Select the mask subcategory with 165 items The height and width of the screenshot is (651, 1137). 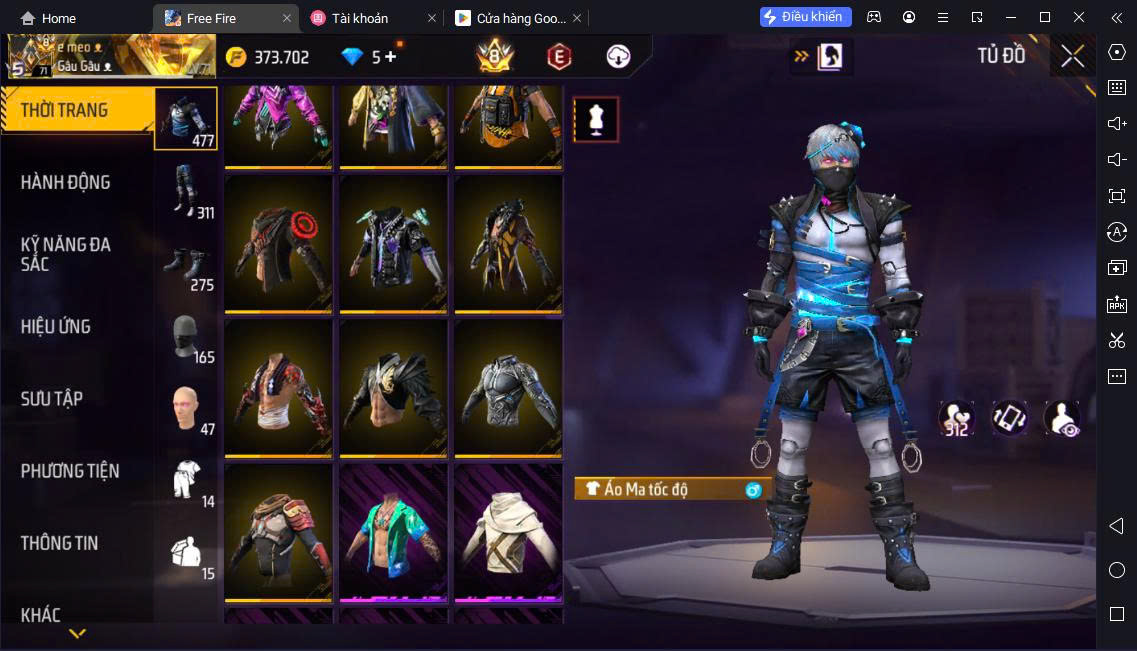point(187,338)
